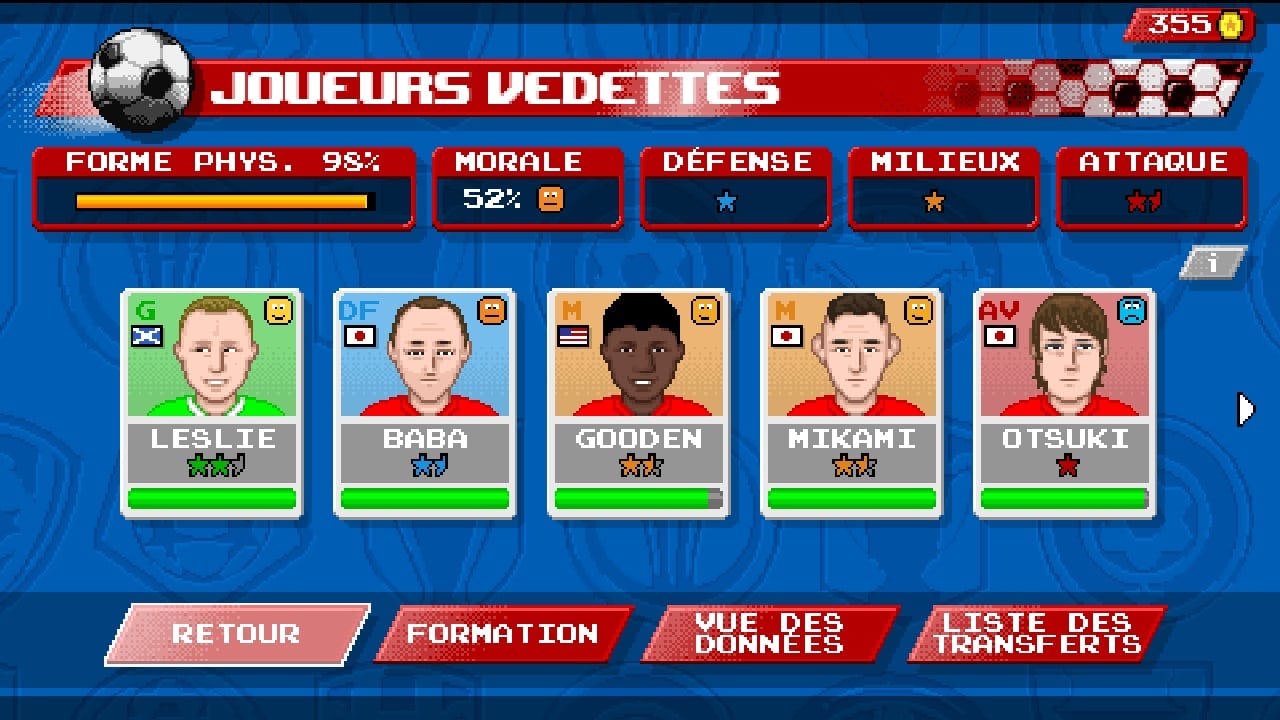
Task: Choose defender Baba's player card
Action: point(424,403)
